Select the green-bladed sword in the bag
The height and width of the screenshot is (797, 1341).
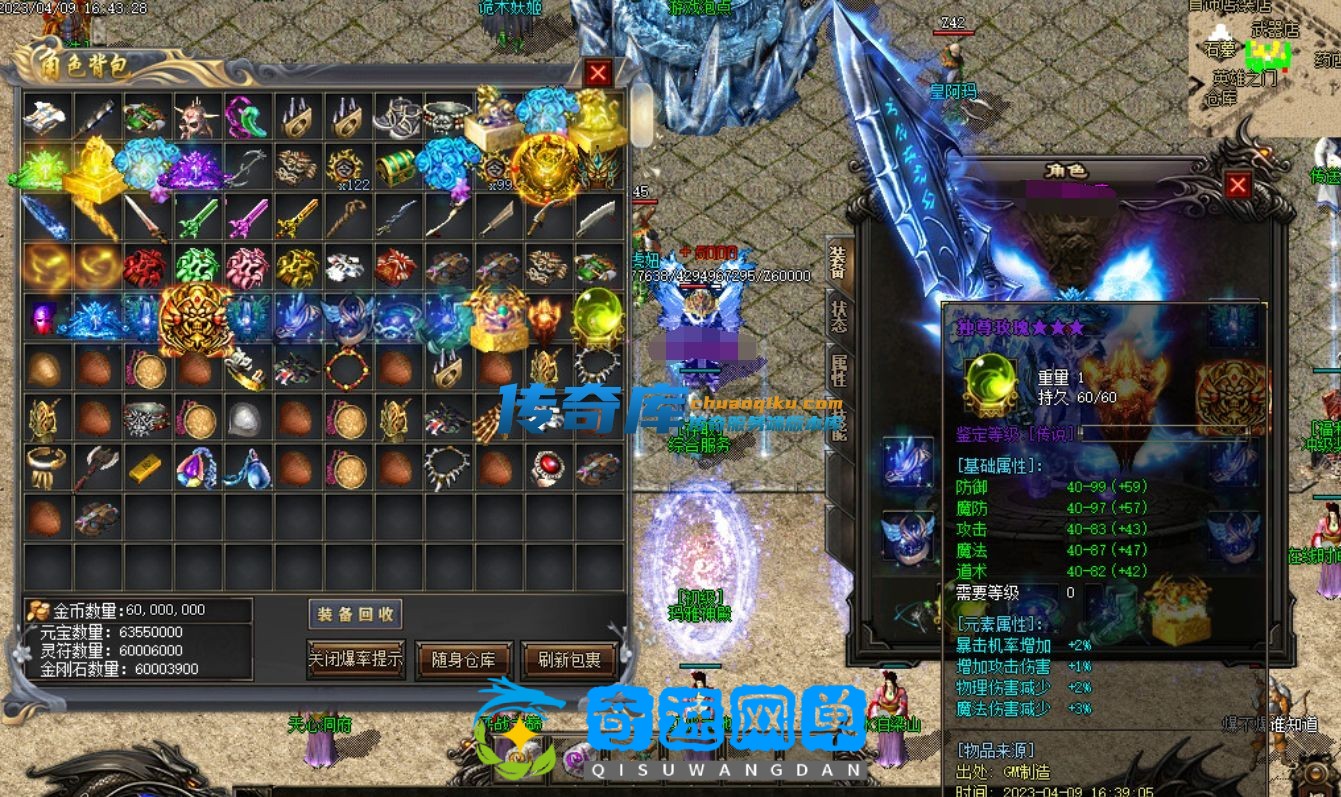pos(196,217)
